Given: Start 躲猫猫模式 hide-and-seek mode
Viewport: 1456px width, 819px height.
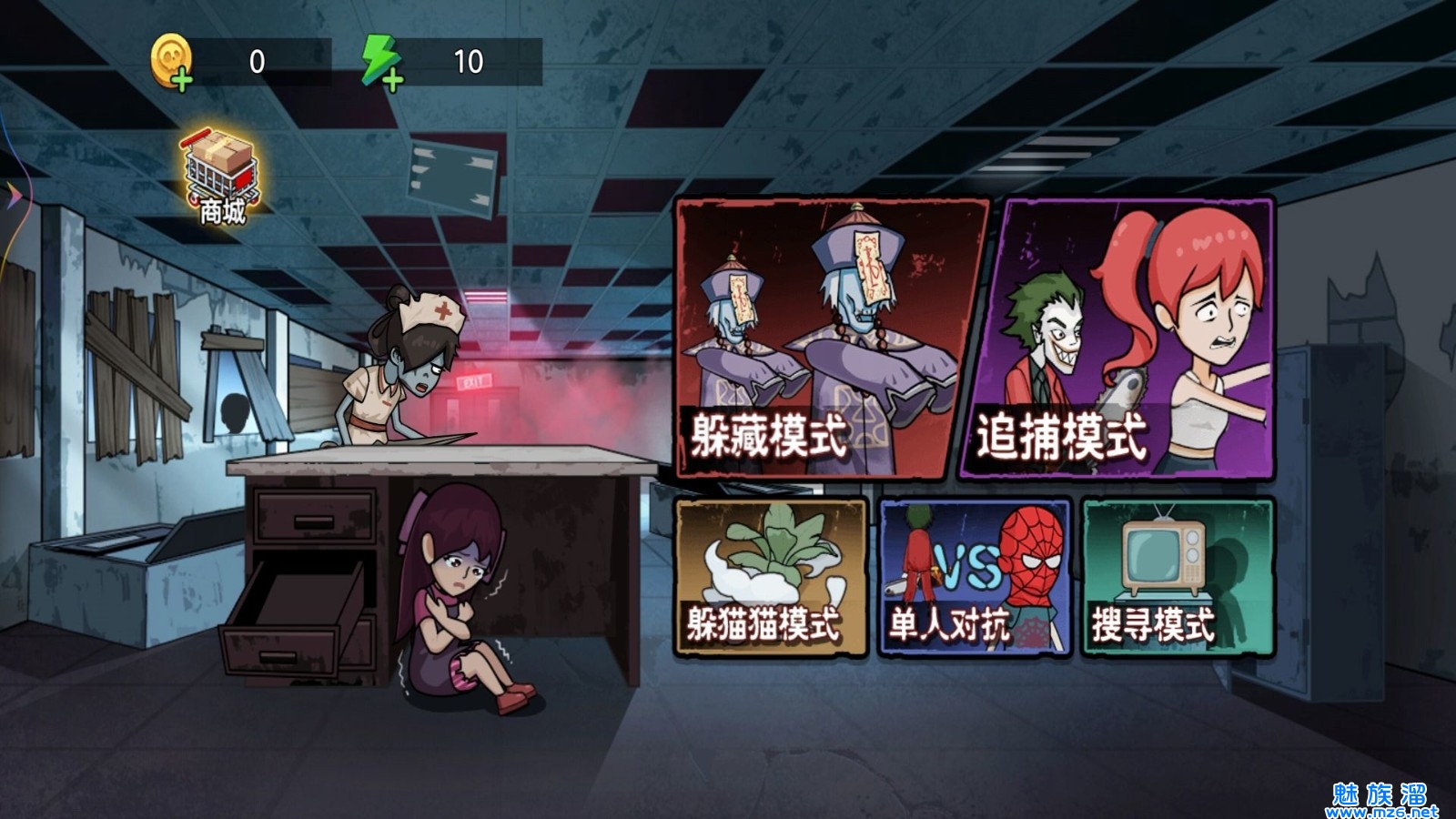Looking at the screenshot, I should tap(771, 577).
